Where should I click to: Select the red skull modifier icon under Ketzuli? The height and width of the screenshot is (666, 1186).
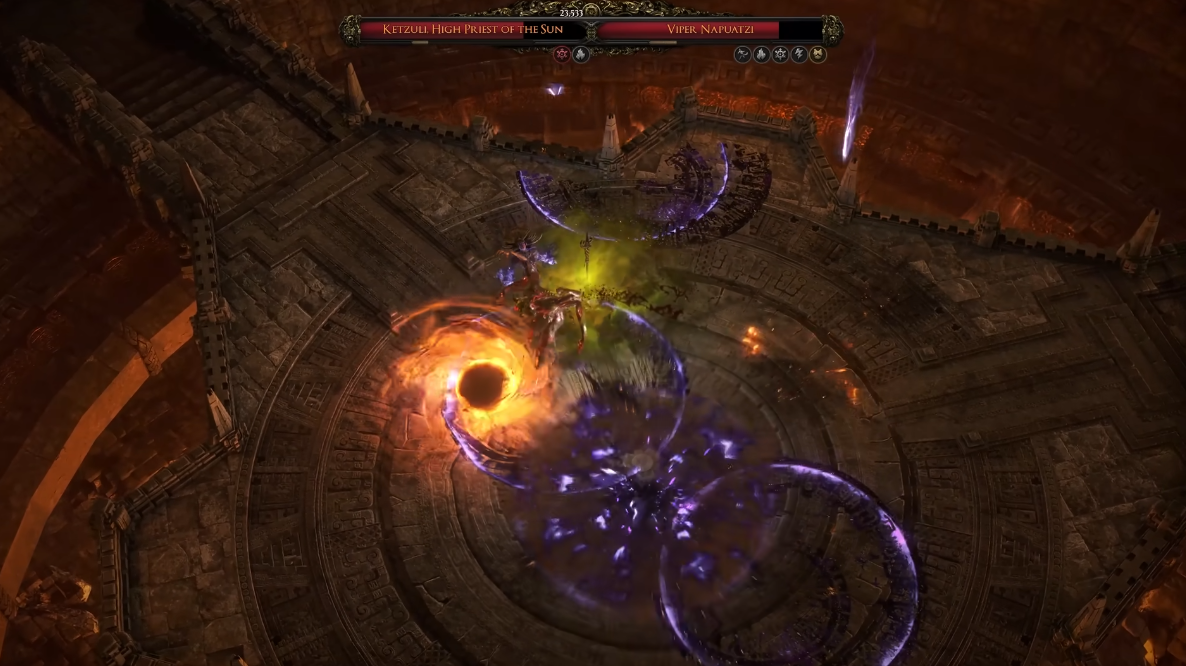tap(562, 54)
